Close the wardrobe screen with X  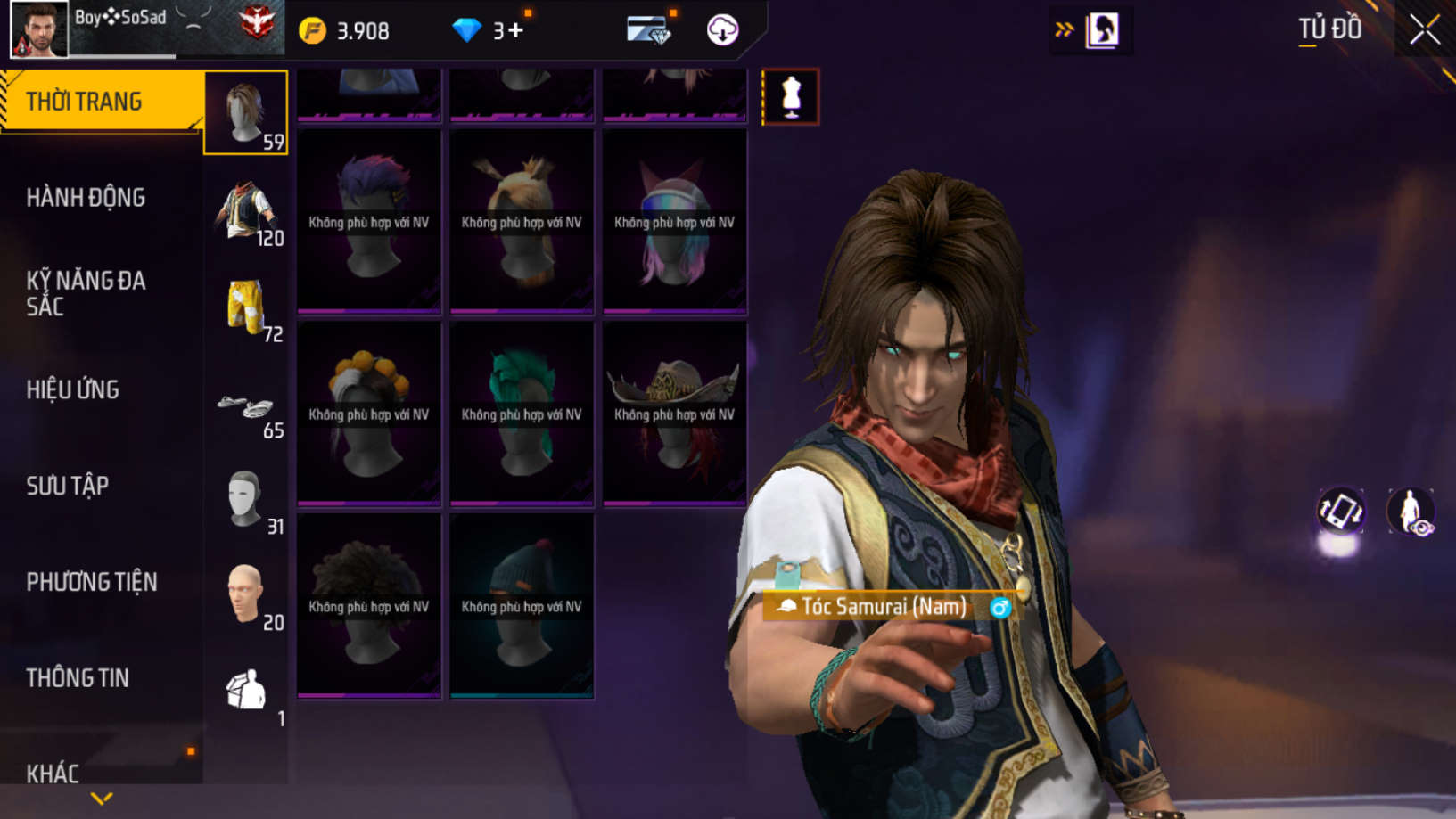click(x=1424, y=29)
